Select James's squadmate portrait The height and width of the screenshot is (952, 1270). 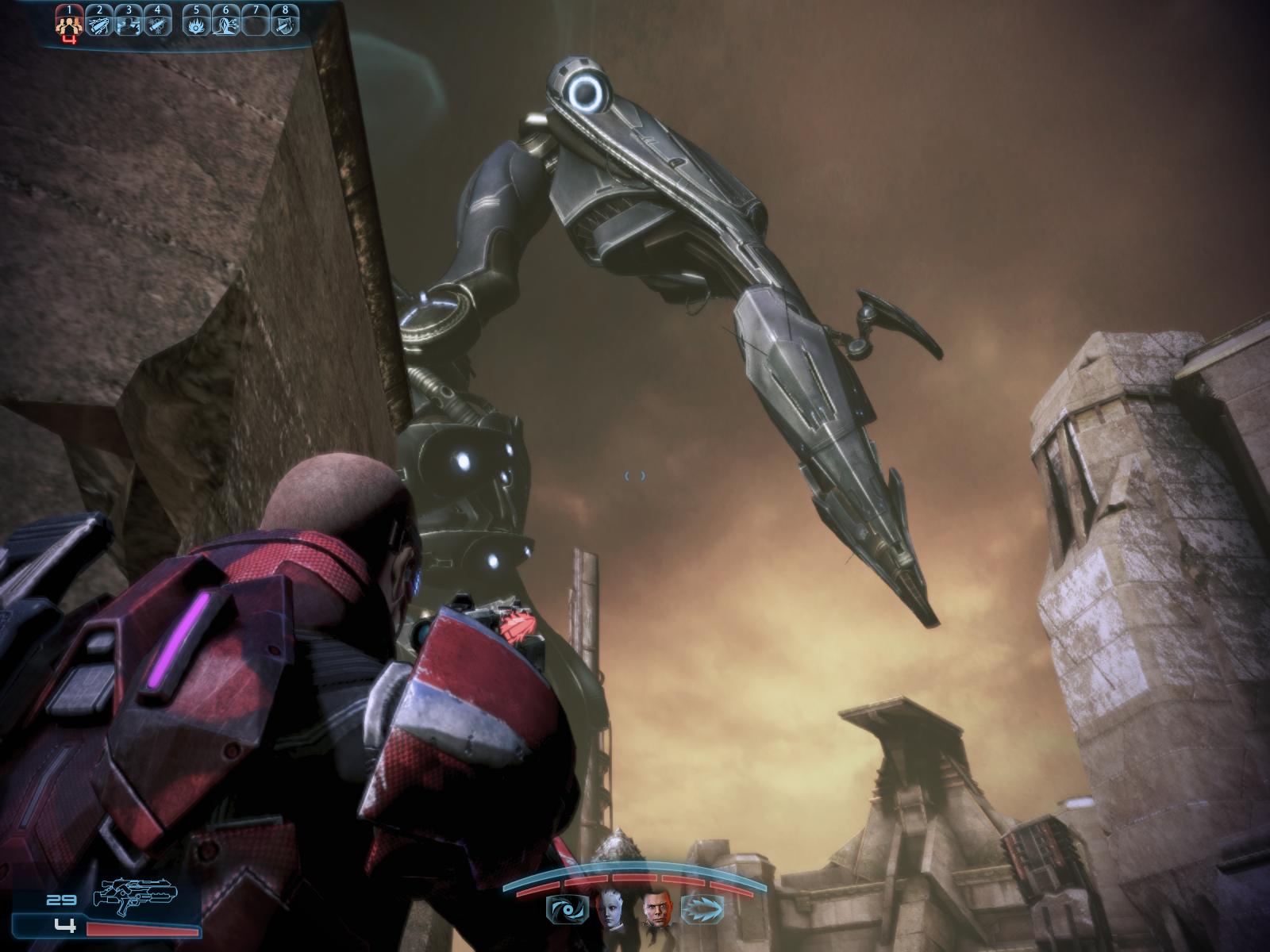click(x=657, y=909)
